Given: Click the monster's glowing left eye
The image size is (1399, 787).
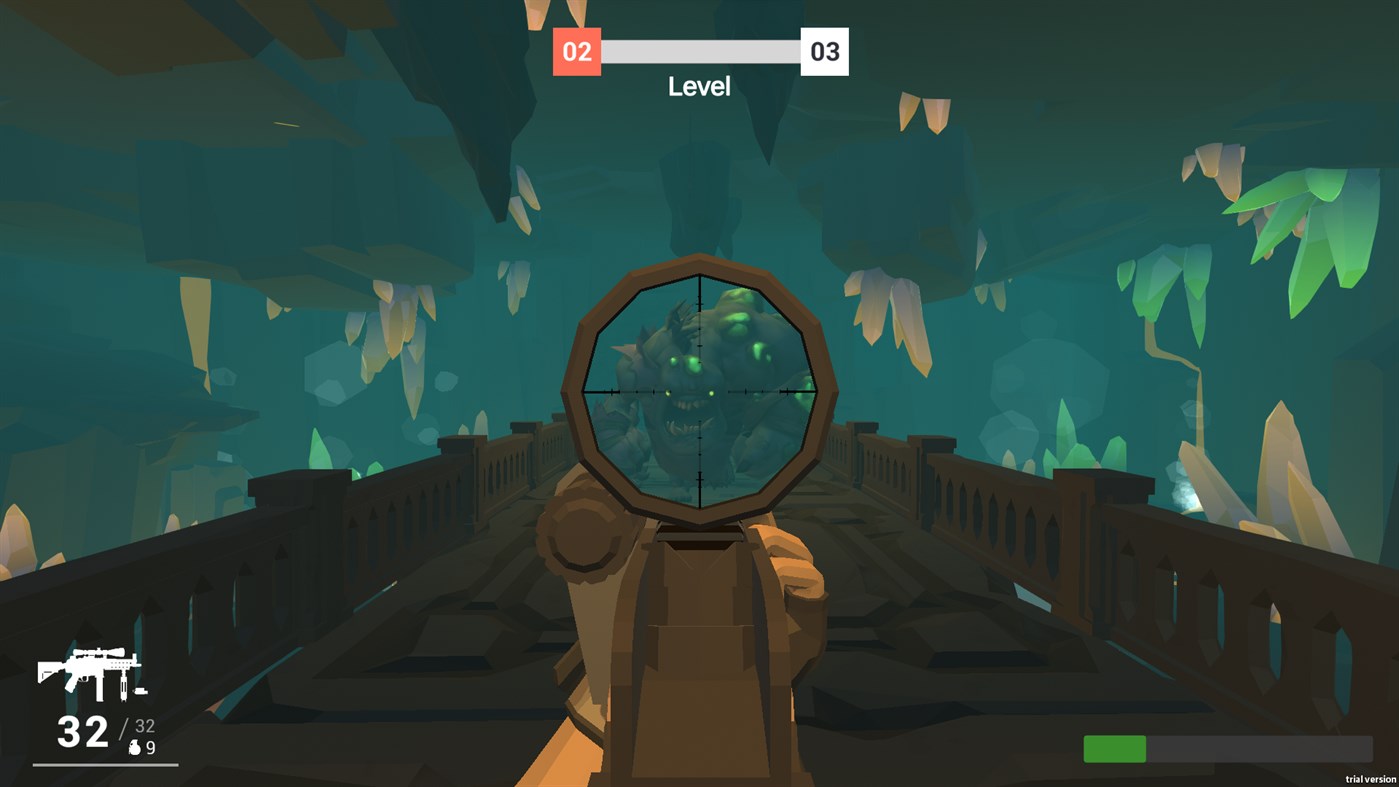Looking at the screenshot, I should [x=668, y=393].
